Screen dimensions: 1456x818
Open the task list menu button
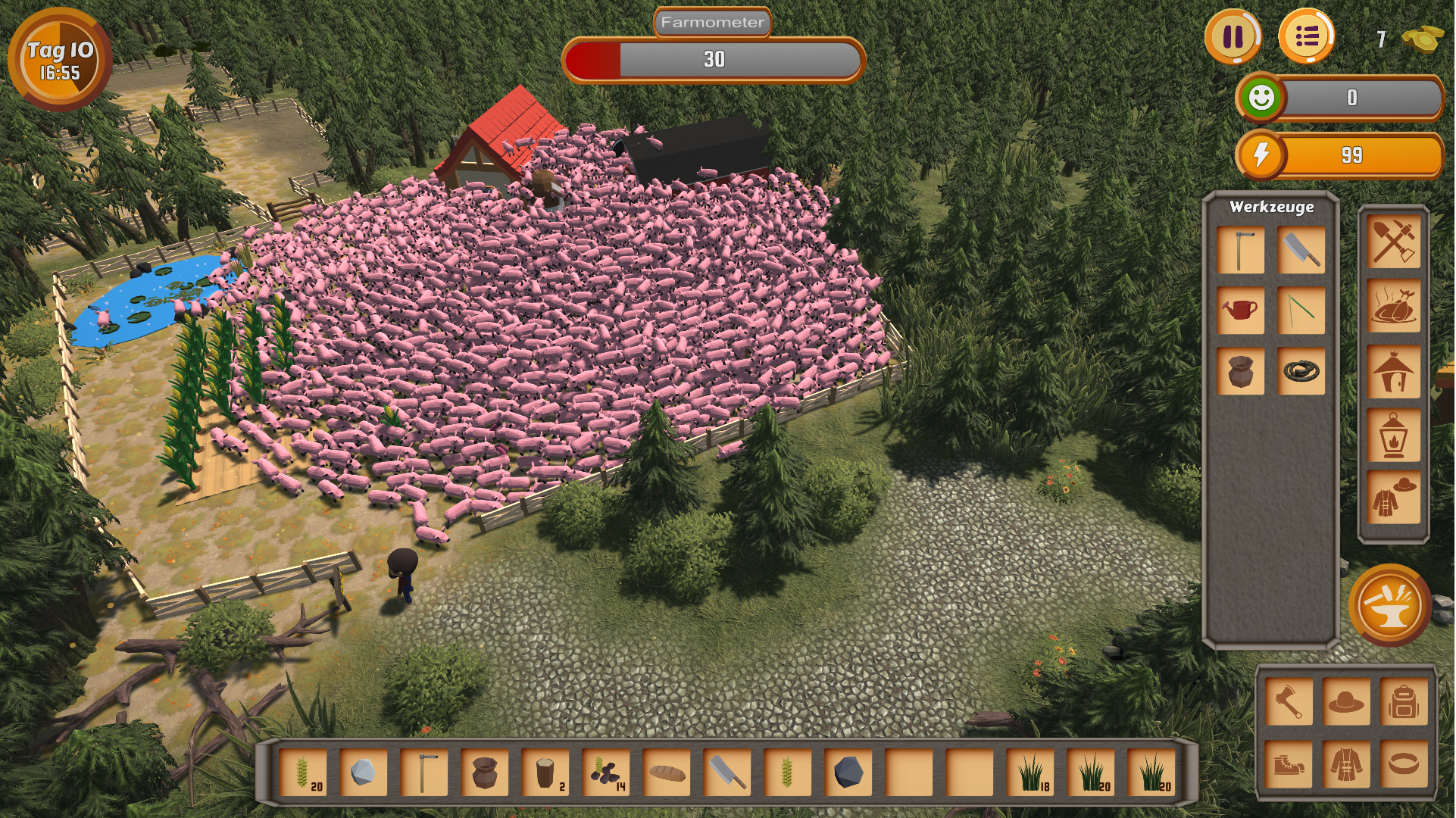click(1306, 36)
